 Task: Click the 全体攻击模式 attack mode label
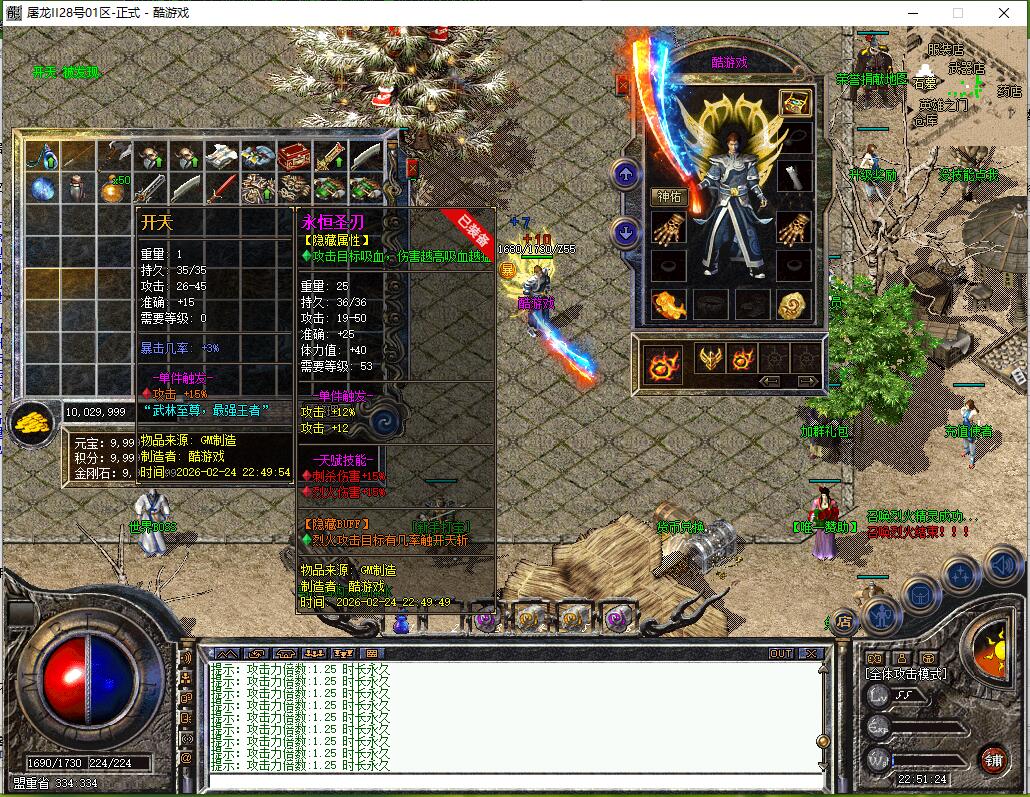pos(906,675)
